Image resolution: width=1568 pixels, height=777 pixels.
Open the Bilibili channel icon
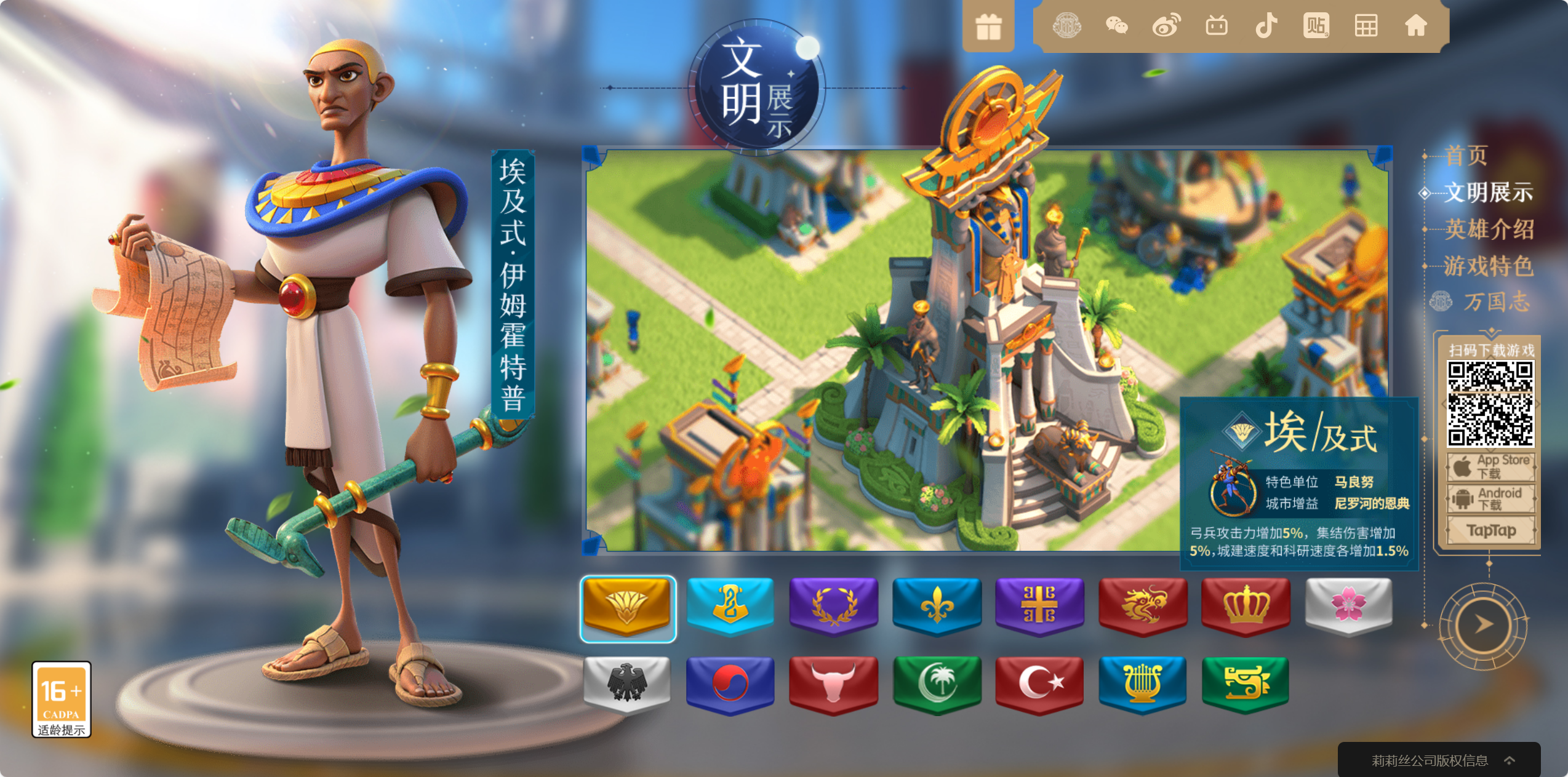click(x=1216, y=26)
